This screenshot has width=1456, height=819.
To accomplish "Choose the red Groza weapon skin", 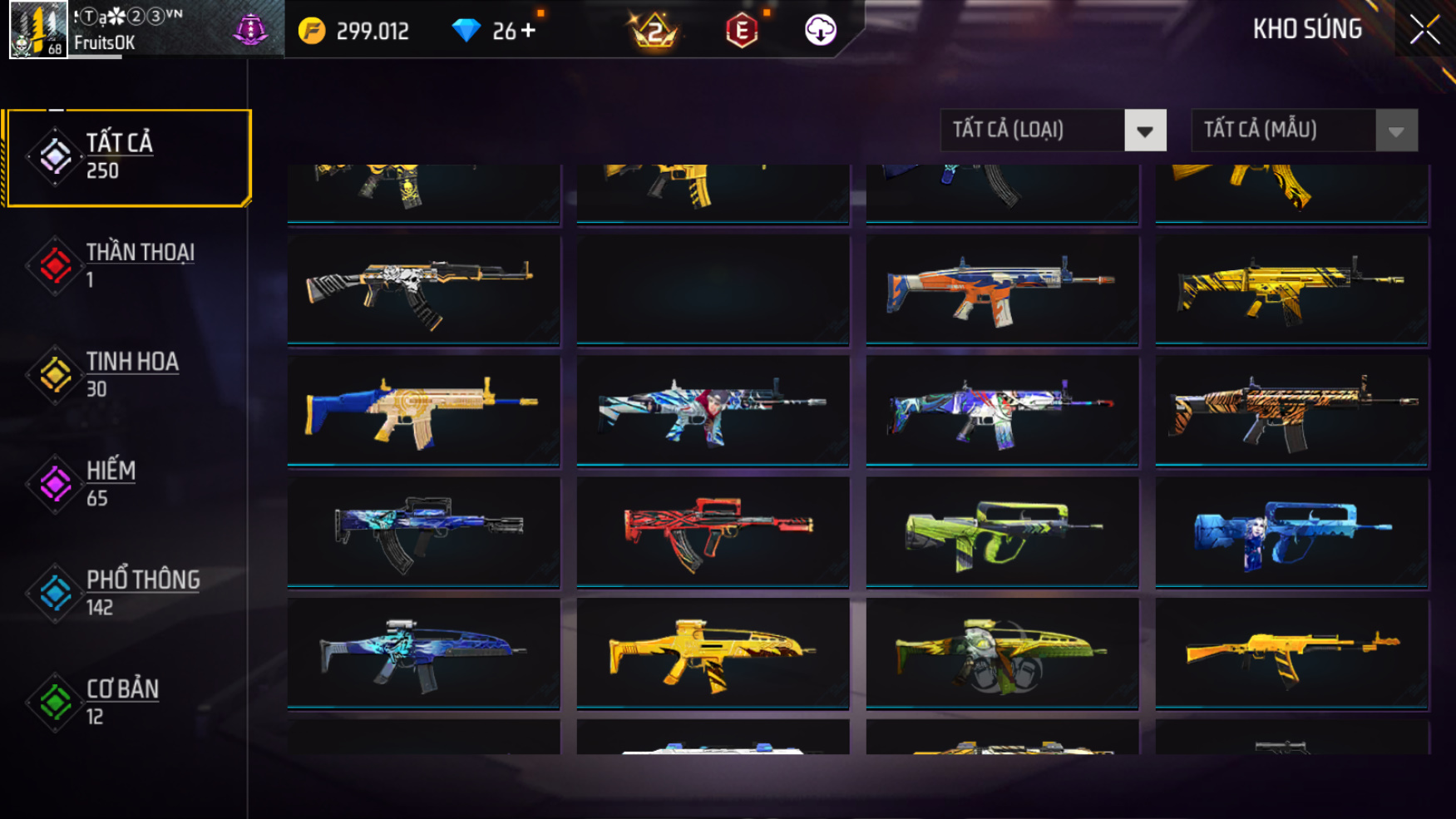I will (x=713, y=531).
